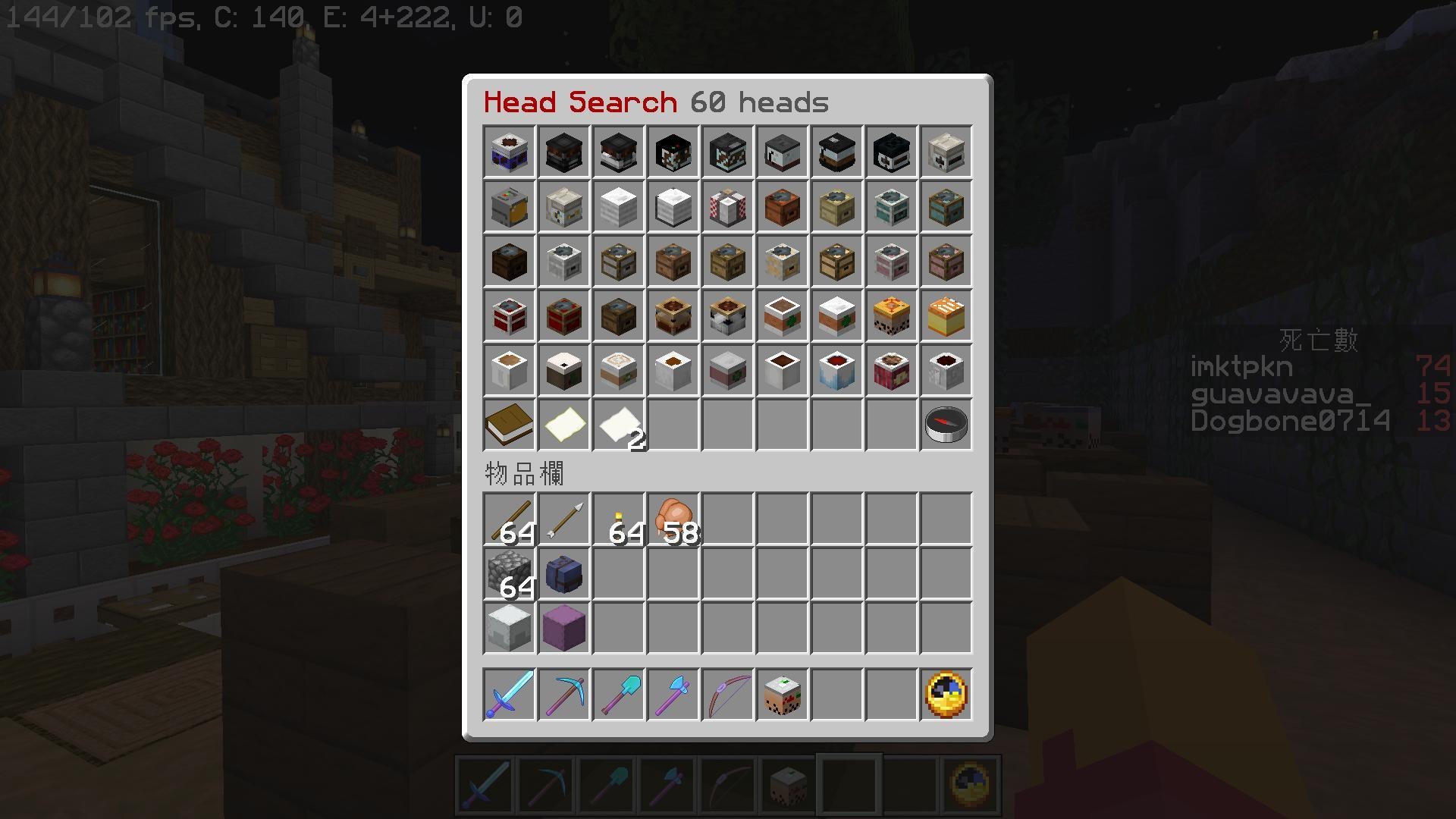This screenshot has height=819, width=1456.
Task: Pick up the arrow item in inventory
Action: coord(563,519)
